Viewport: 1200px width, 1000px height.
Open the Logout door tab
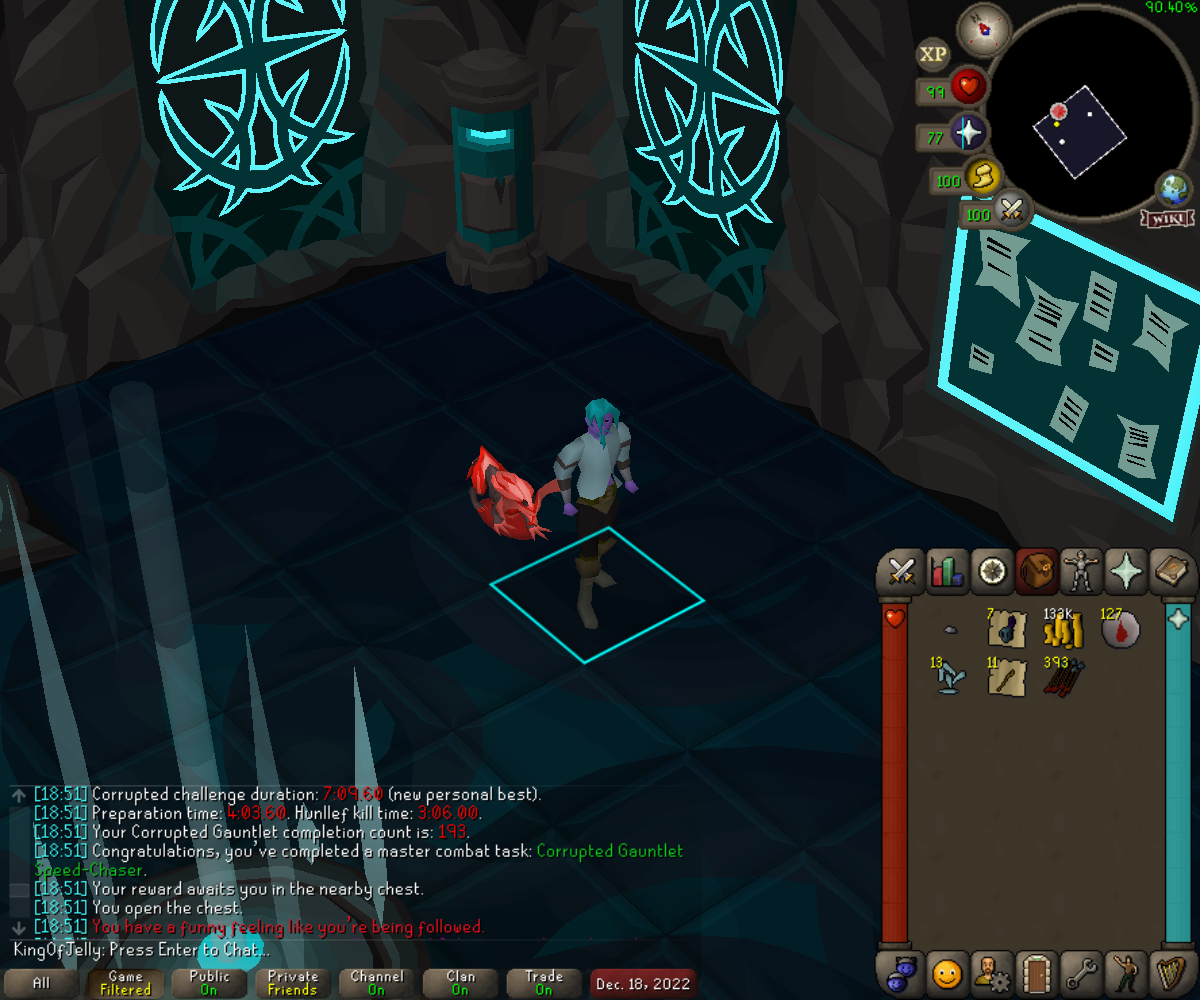click(x=1036, y=971)
